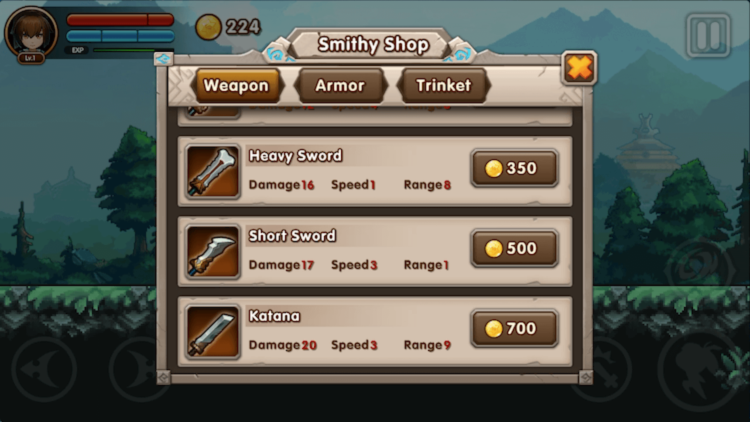
Task: Open the Armor tab
Action: click(x=340, y=86)
